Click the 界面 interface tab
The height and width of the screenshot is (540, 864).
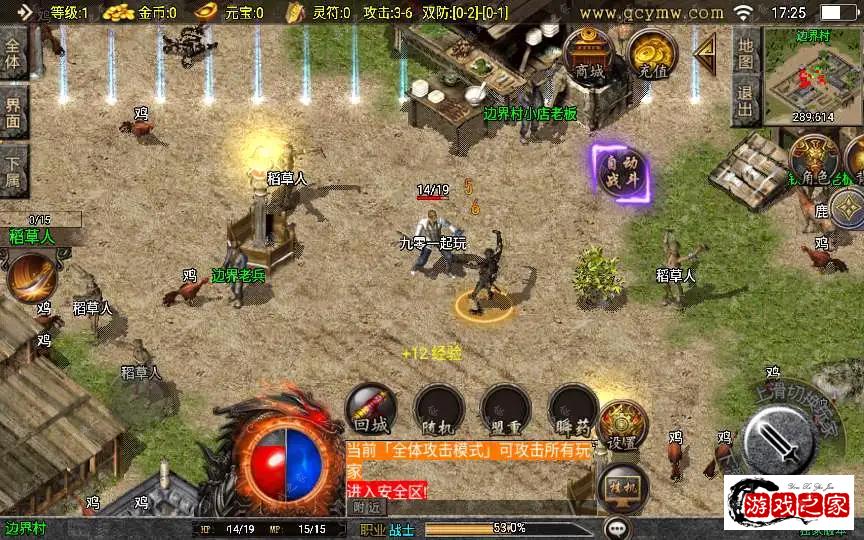coord(13,112)
